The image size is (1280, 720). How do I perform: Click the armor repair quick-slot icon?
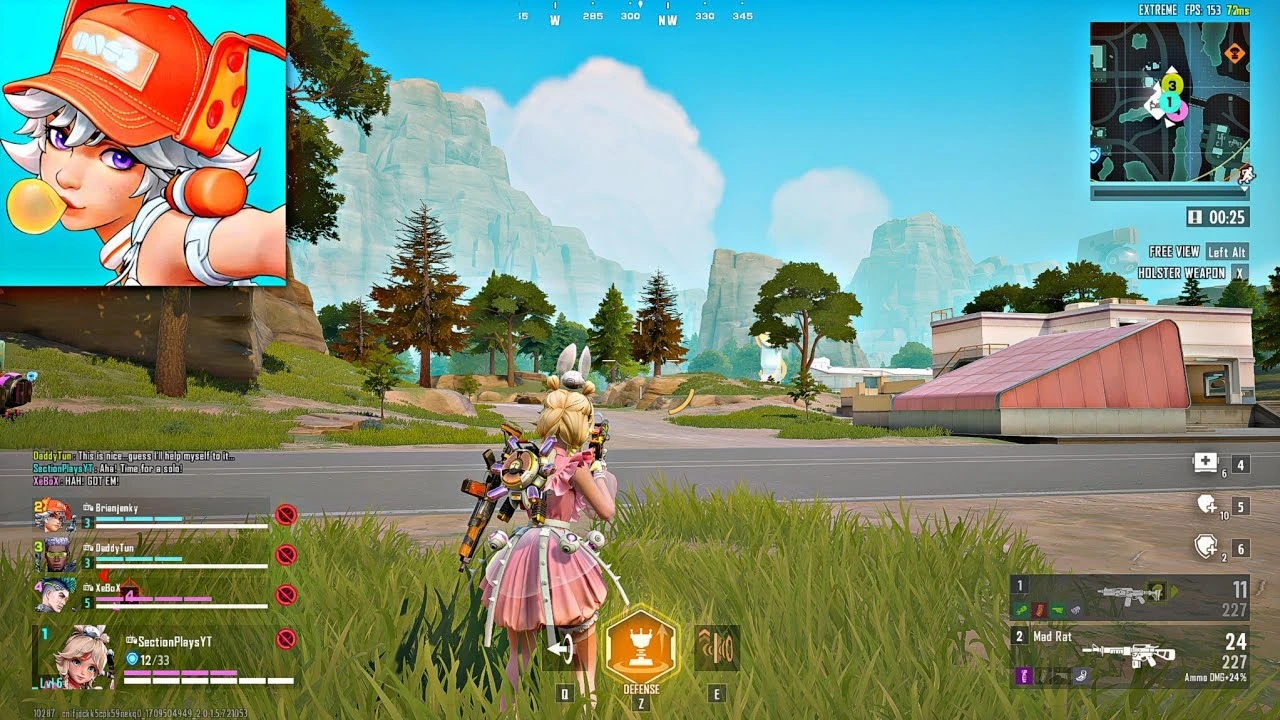coord(1204,546)
